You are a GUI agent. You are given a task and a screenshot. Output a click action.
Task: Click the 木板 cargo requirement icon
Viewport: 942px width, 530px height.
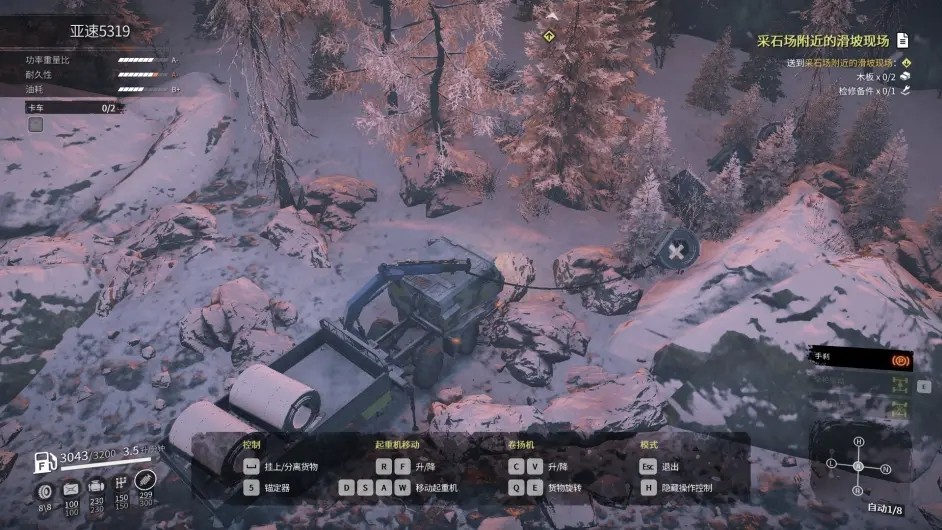pos(904,76)
